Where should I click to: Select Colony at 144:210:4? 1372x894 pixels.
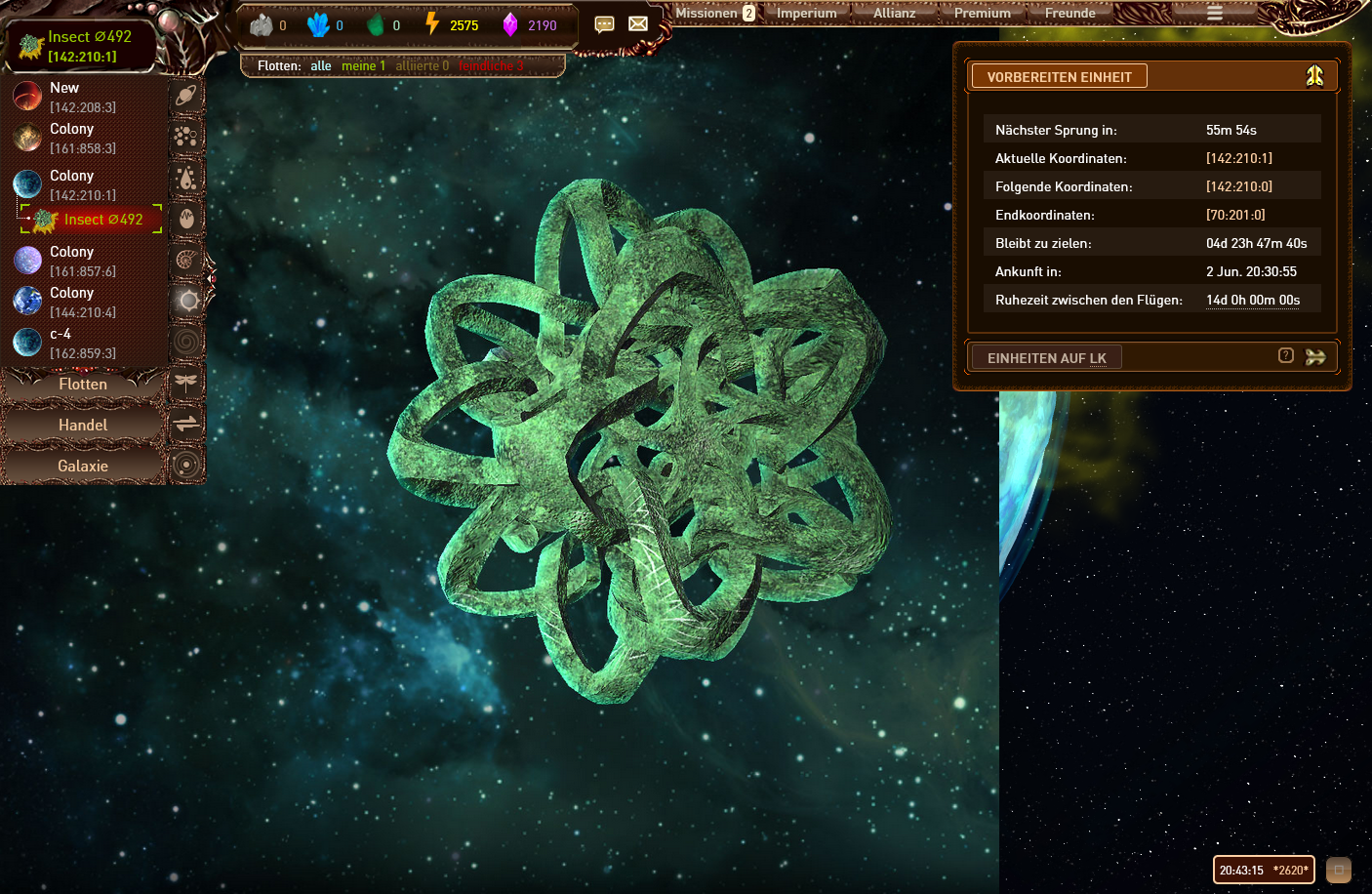72,293
